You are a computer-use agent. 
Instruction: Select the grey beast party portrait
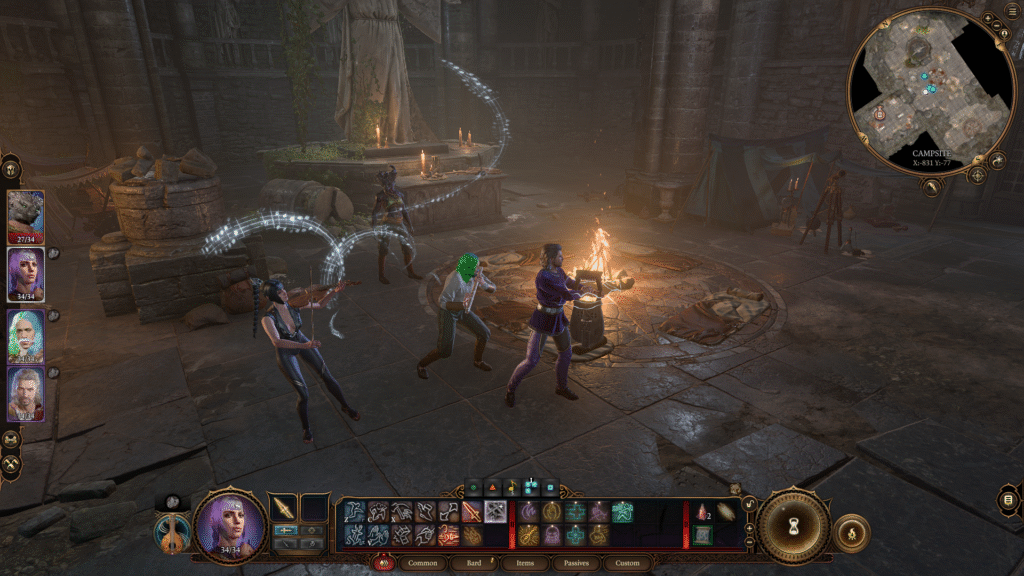click(26, 216)
